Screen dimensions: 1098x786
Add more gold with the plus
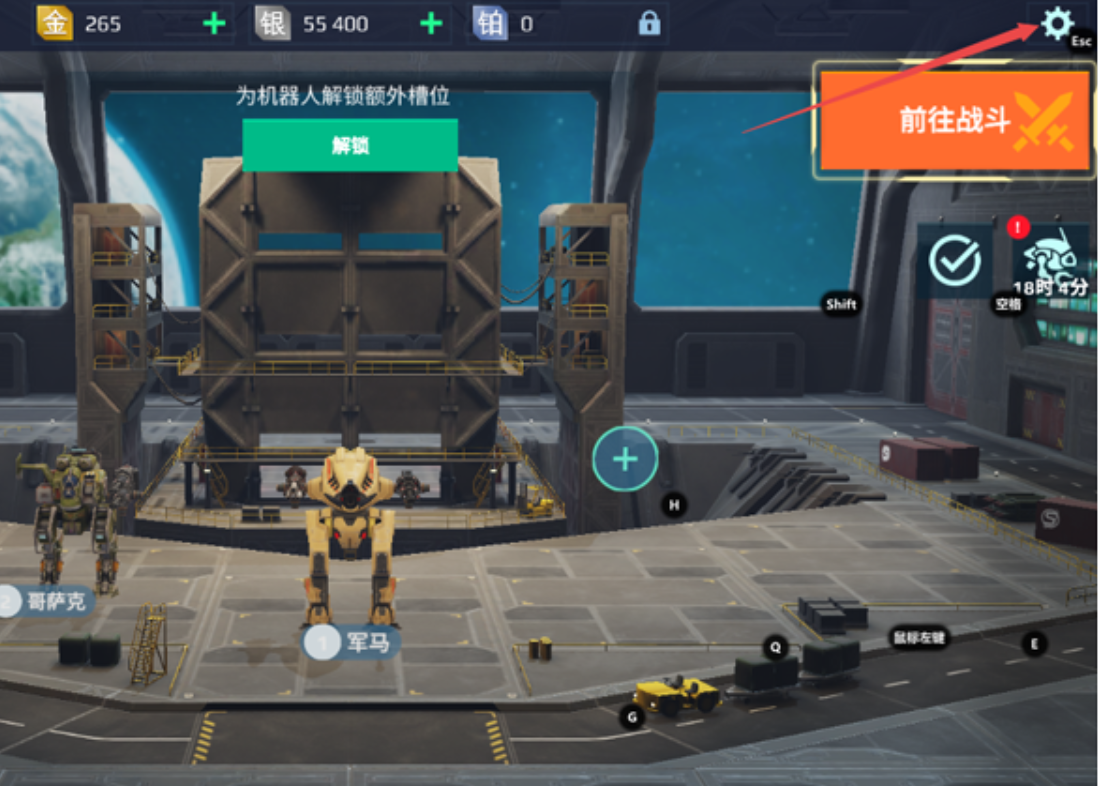[x=214, y=24]
